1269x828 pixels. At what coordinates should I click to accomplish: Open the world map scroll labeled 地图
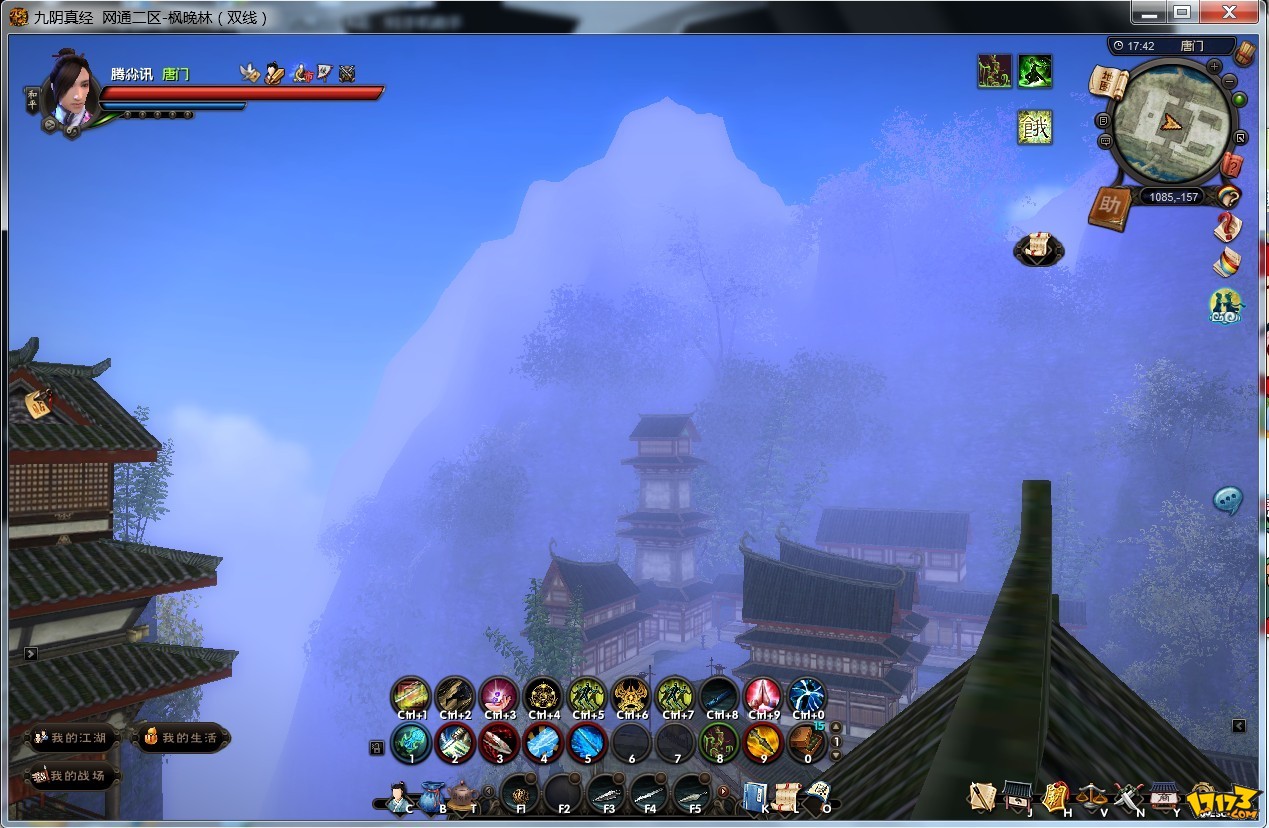point(1109,83)
